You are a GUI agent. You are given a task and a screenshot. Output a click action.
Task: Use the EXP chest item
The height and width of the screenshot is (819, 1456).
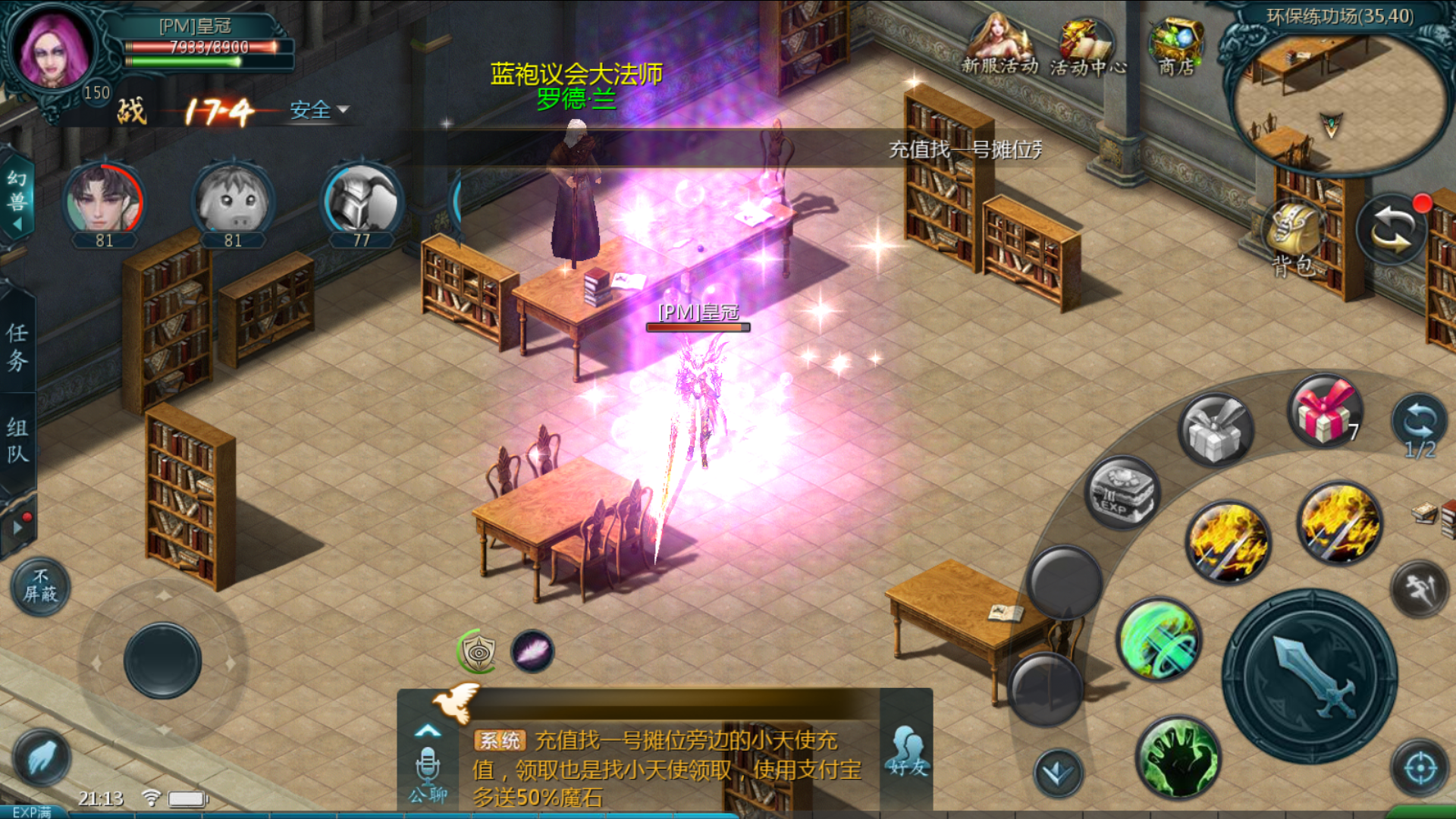[x=1122, y=494]
